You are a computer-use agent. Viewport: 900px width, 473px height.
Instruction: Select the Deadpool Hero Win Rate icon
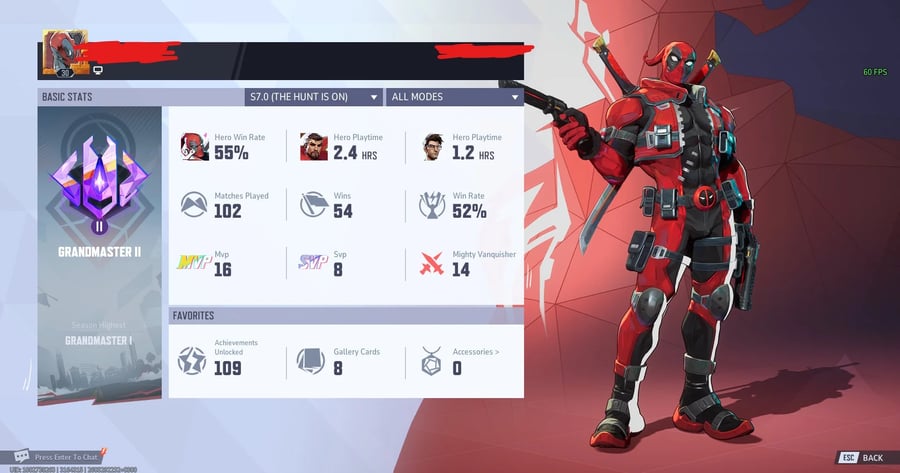195,147
